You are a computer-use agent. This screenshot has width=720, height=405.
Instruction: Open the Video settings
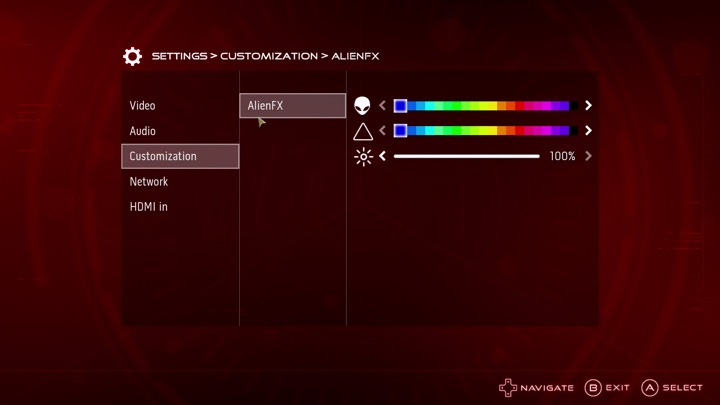pyautogui.click(x=143, y=106)
